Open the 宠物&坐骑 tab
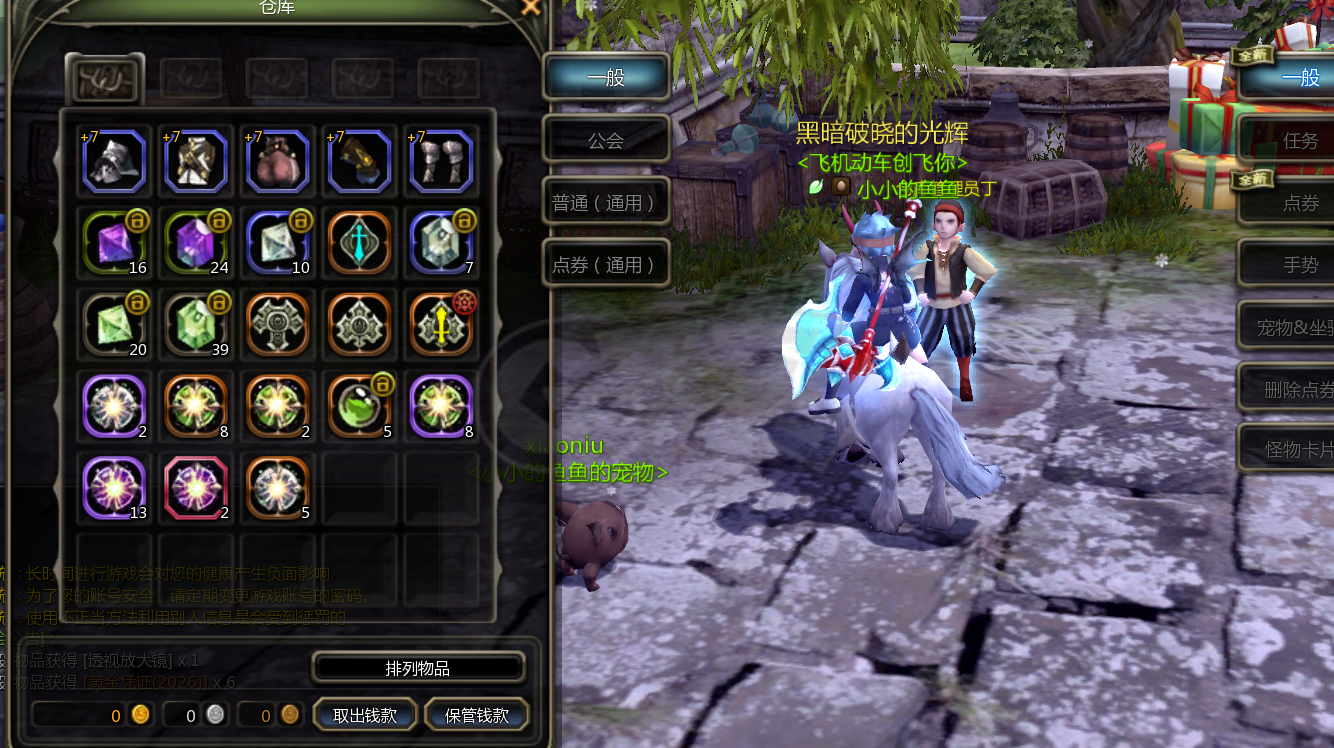This screenshot has width=1334, height=748. coord(1296,327)
